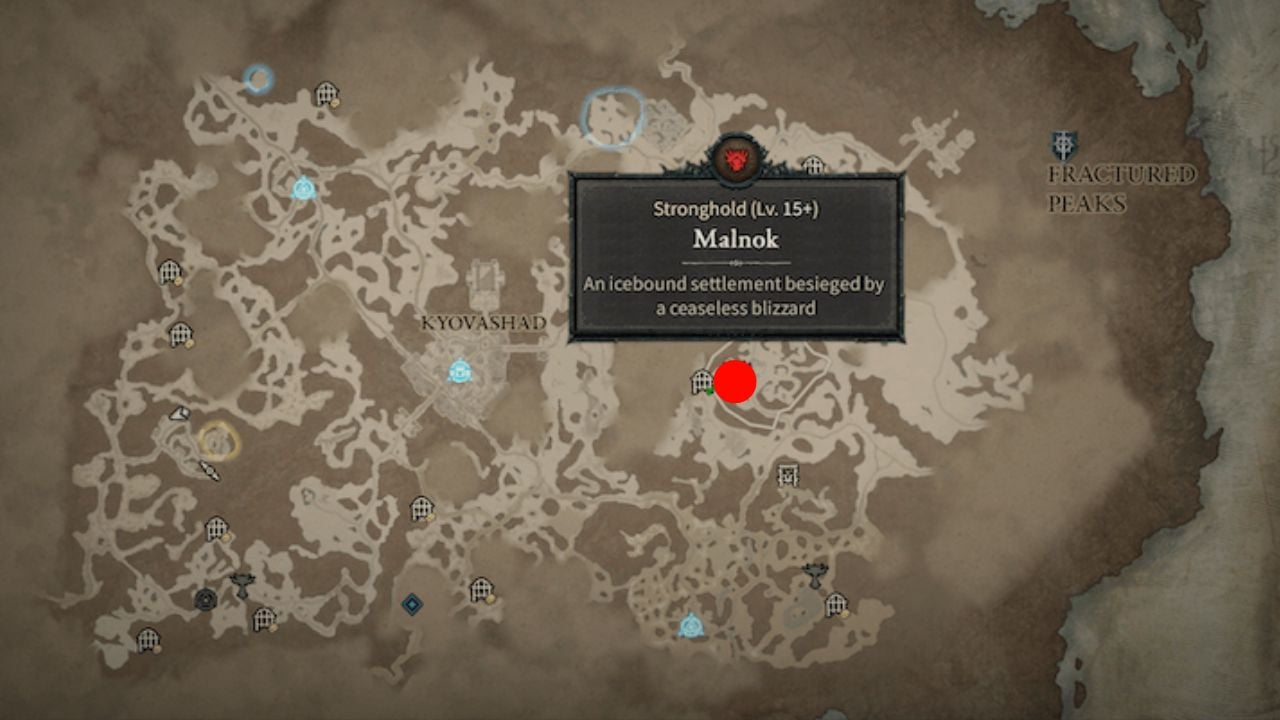
Task: Select the Malnok stronghold skull icon
Action: (x=737, y=159)
